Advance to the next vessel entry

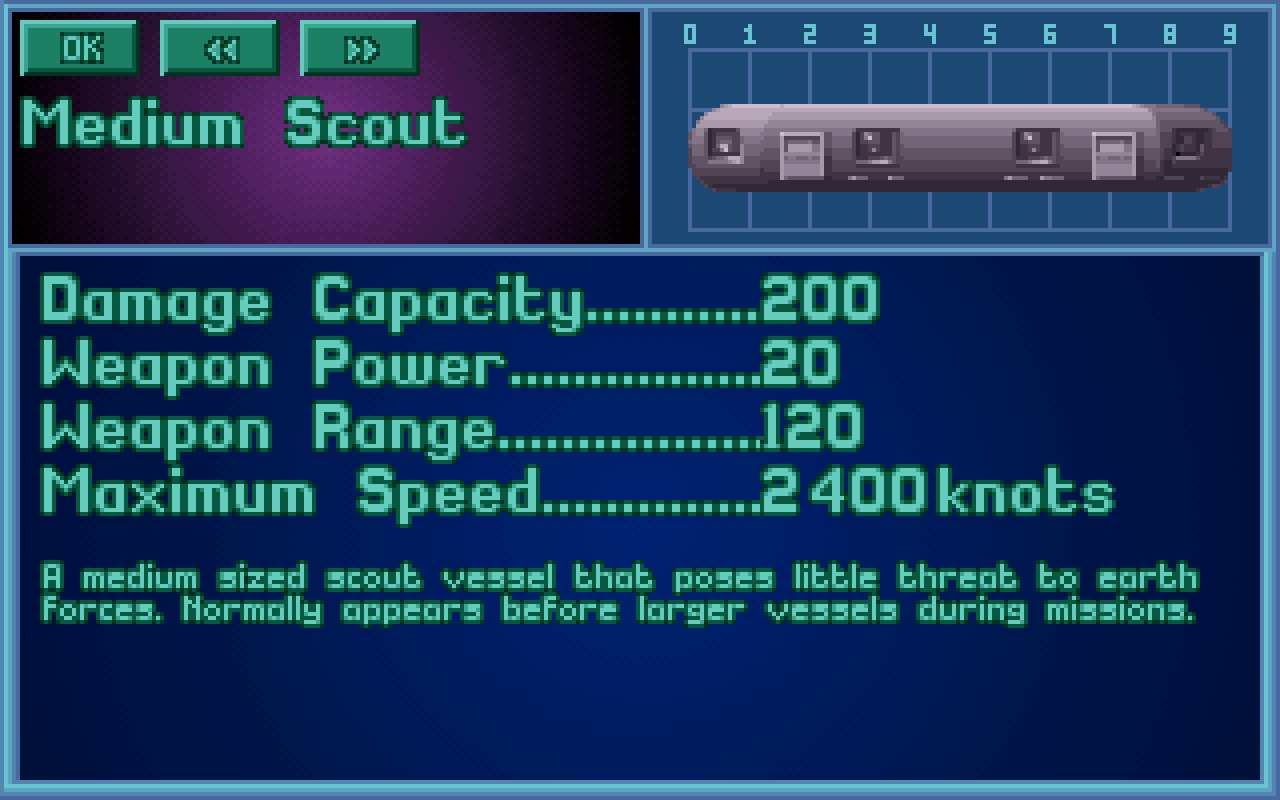pyautogui.click(x=359, y=47)
